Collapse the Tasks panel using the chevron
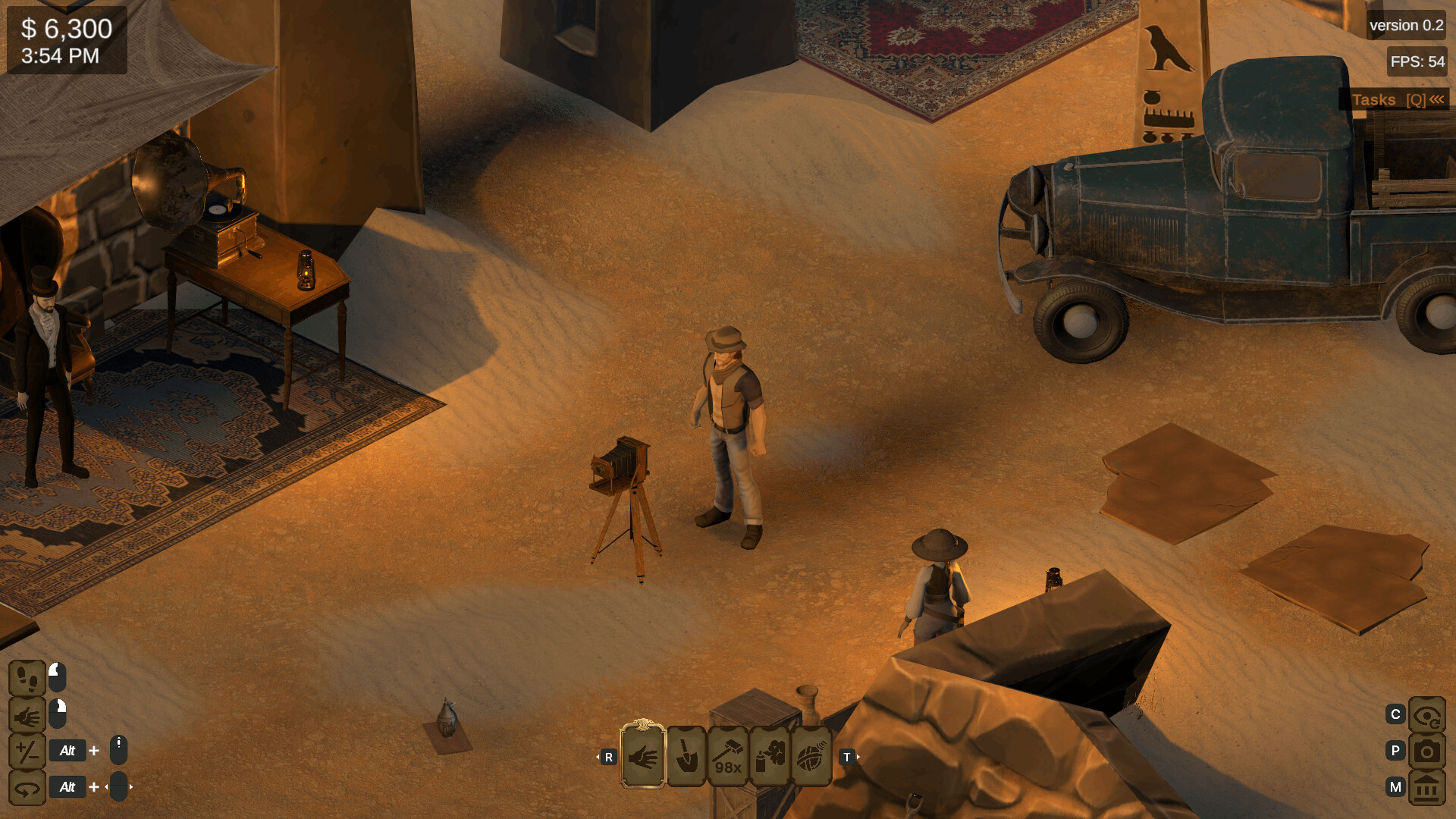The image size is (1456, 819). [1439, 99]
